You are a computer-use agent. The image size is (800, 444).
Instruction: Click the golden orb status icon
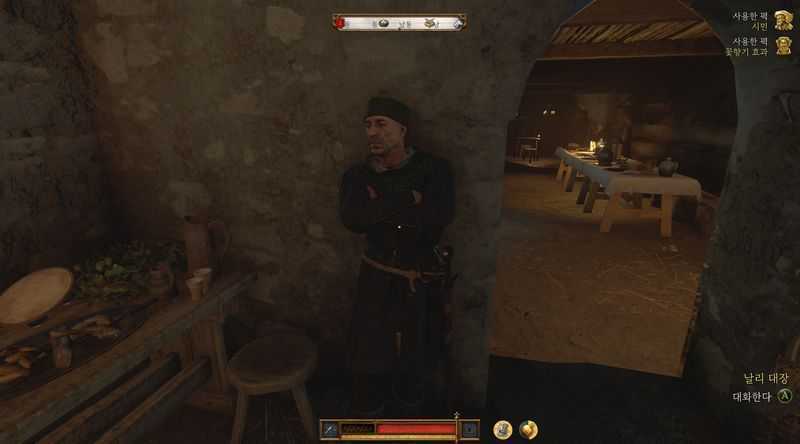click(528, 429)
